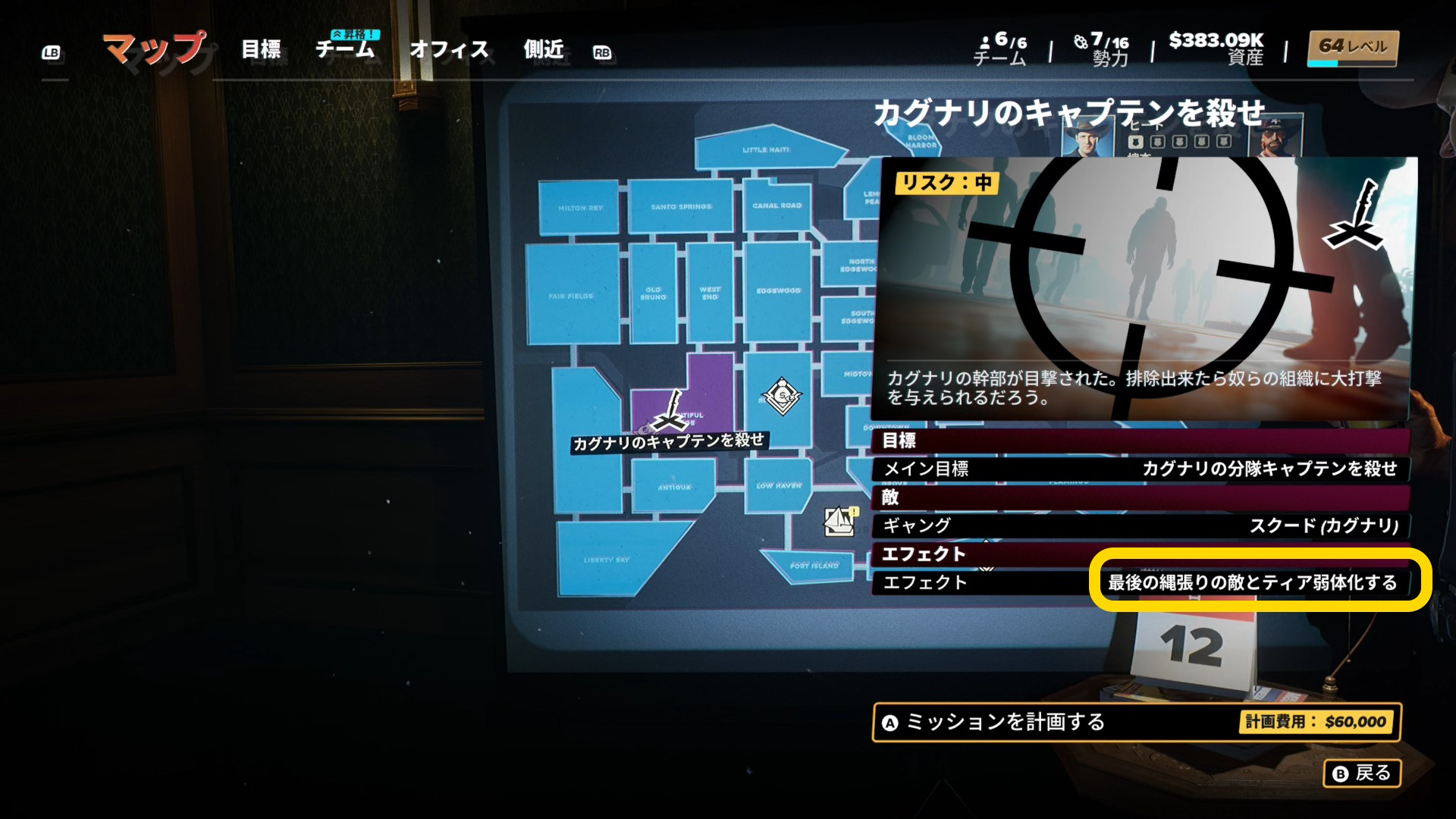Image resolution: width=1456 pixels, height=819 pixels.
Task: Select the West End district
Action: [710, 293]
